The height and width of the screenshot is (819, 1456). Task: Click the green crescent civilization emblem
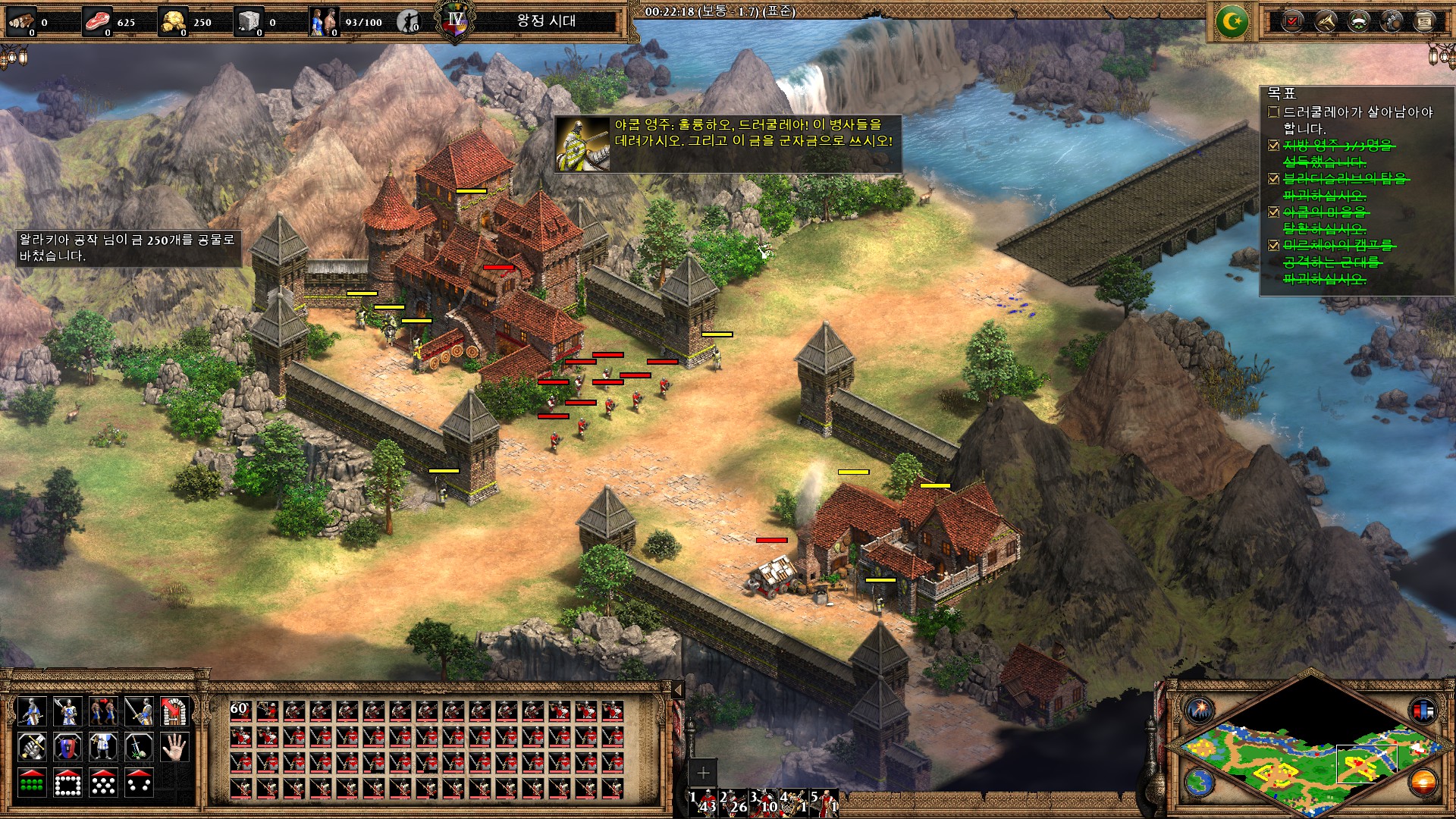click(1232, 21)
